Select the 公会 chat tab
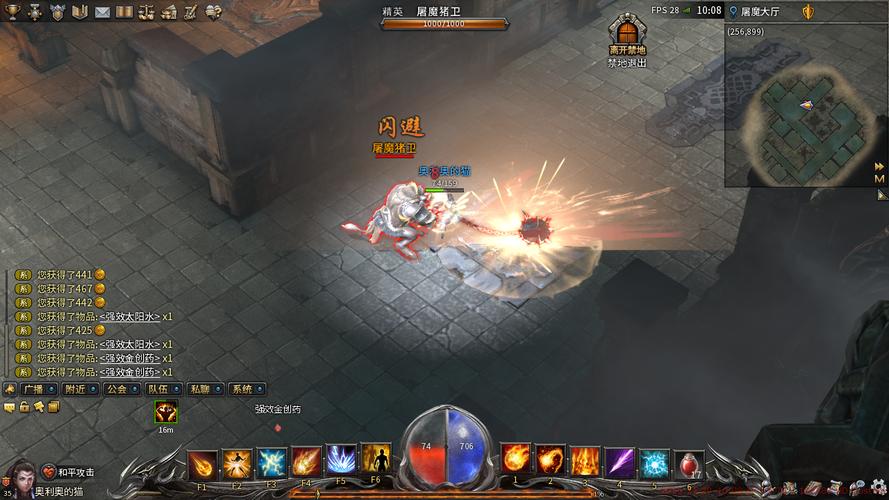Viewport: 889px width, 500px height. pyautogui.click(x=119, y=389)
